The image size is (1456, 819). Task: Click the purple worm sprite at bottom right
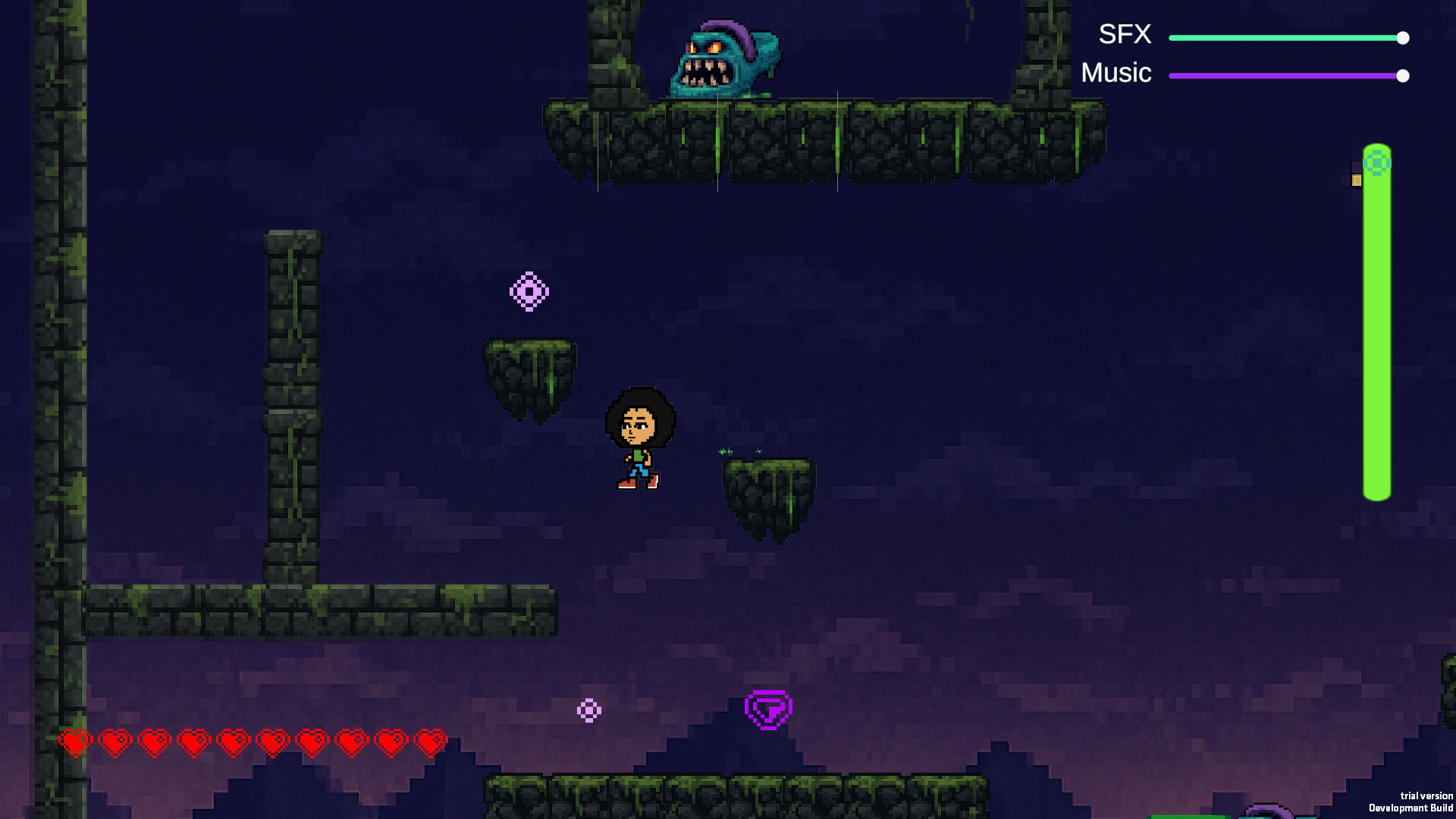click(x=1270, y=811)
